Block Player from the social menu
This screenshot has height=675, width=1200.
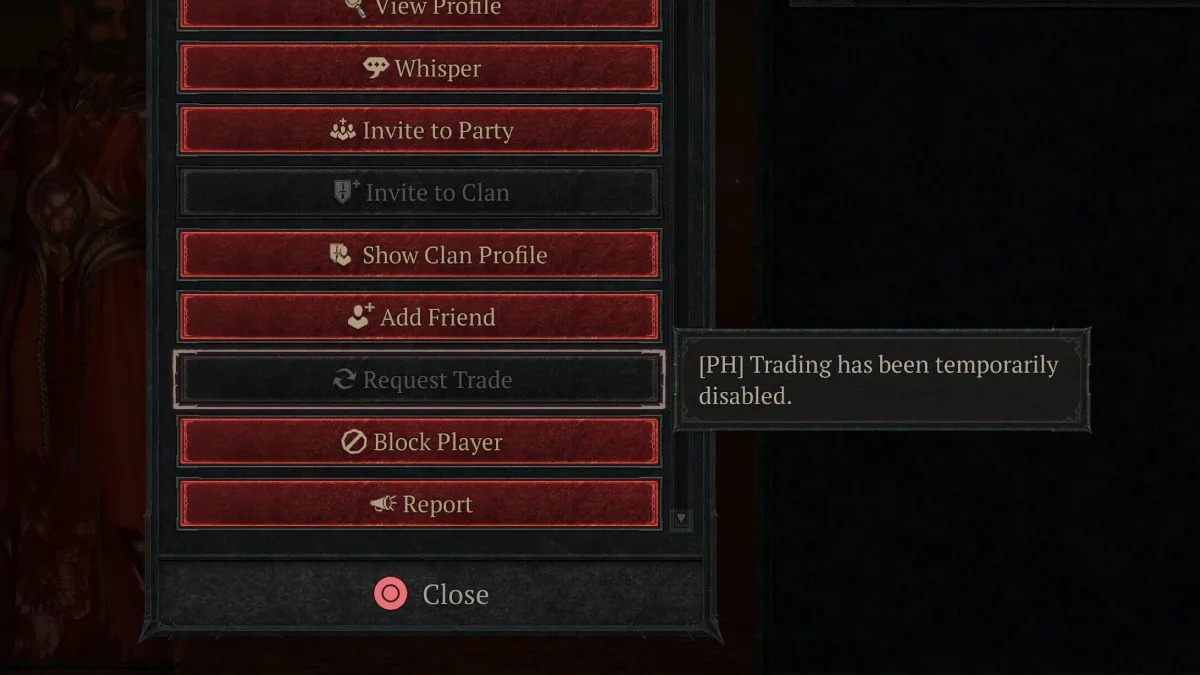[x=419, y=442]
